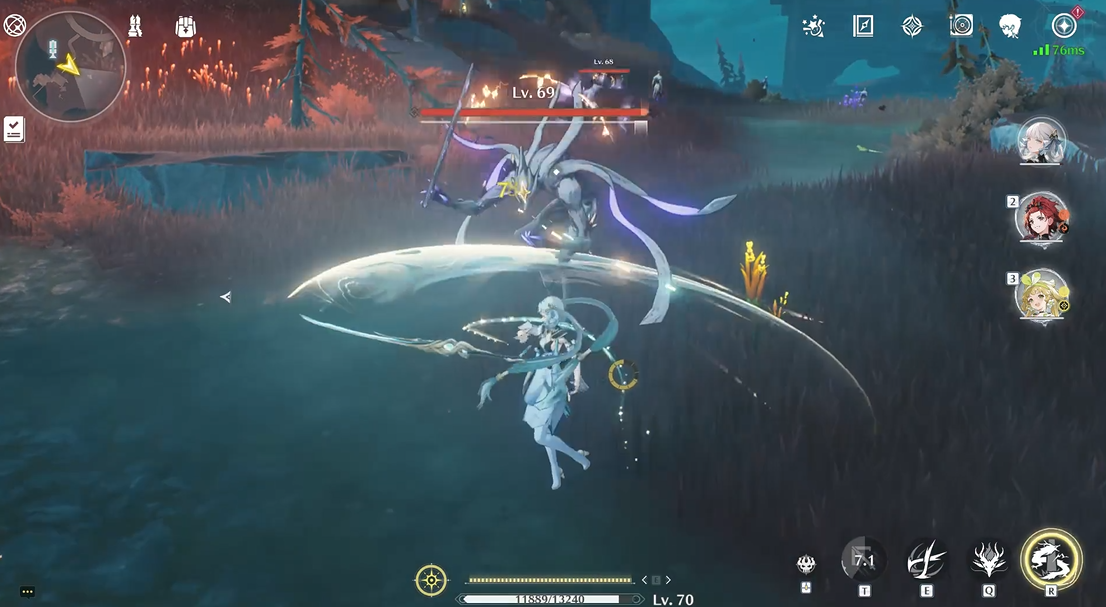Screen dimensions: 1106x607
Task: Switch to the red-haired party character
Action: 1042,217
